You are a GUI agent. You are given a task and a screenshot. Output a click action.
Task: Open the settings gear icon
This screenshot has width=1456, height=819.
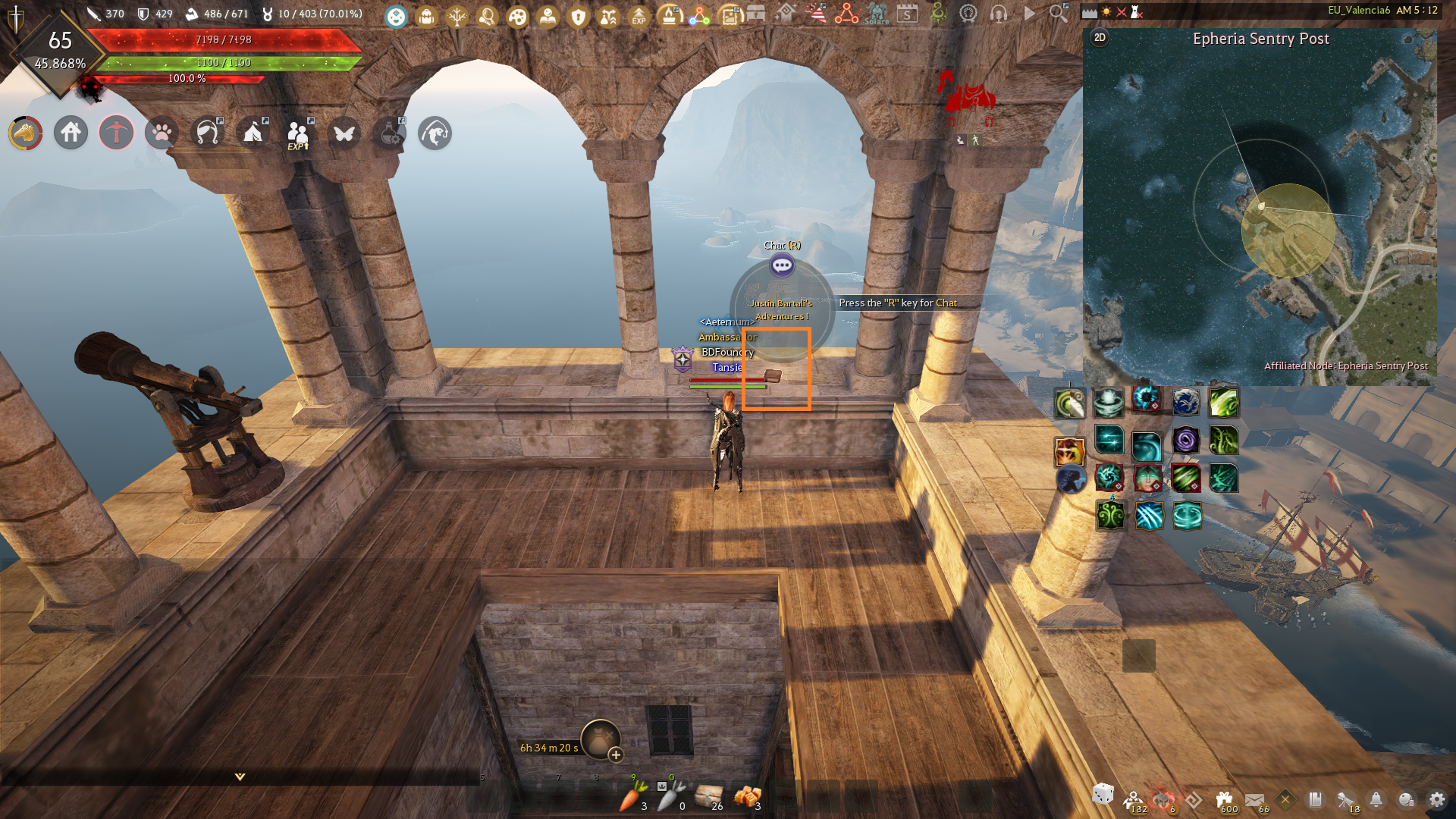click(x=1436, y=799)
